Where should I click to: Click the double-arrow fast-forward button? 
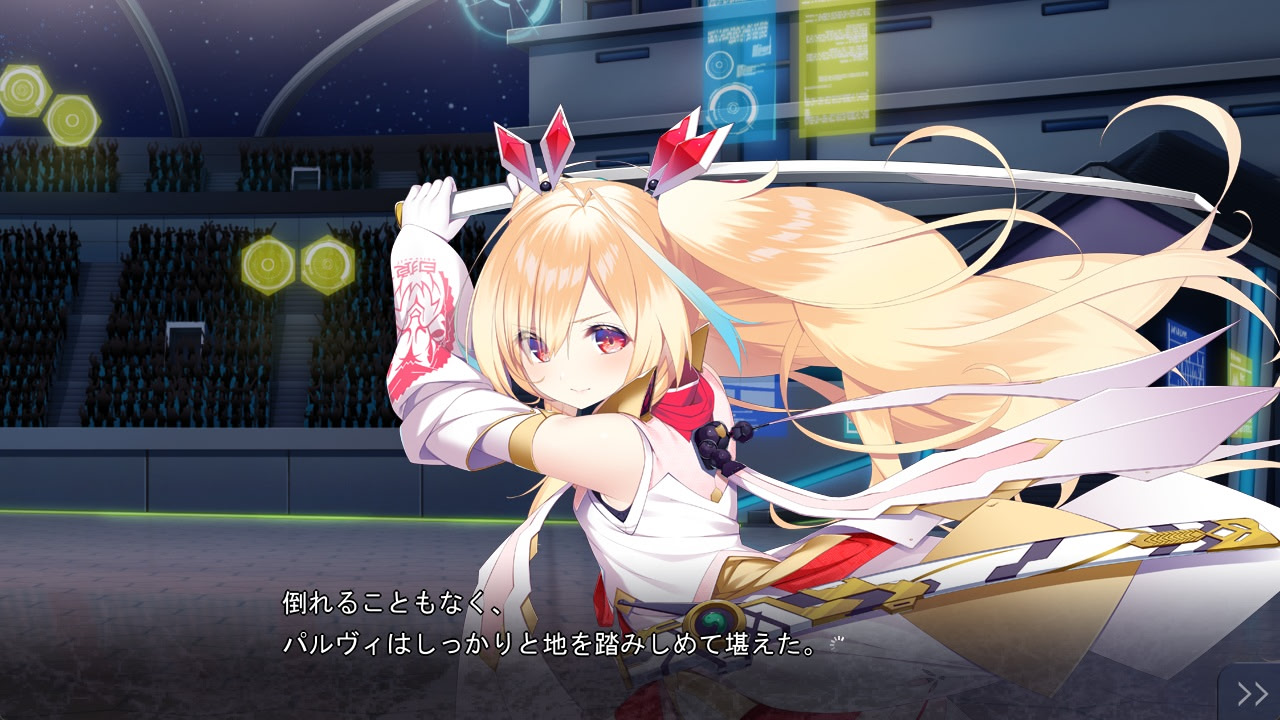pos(1251,693)
